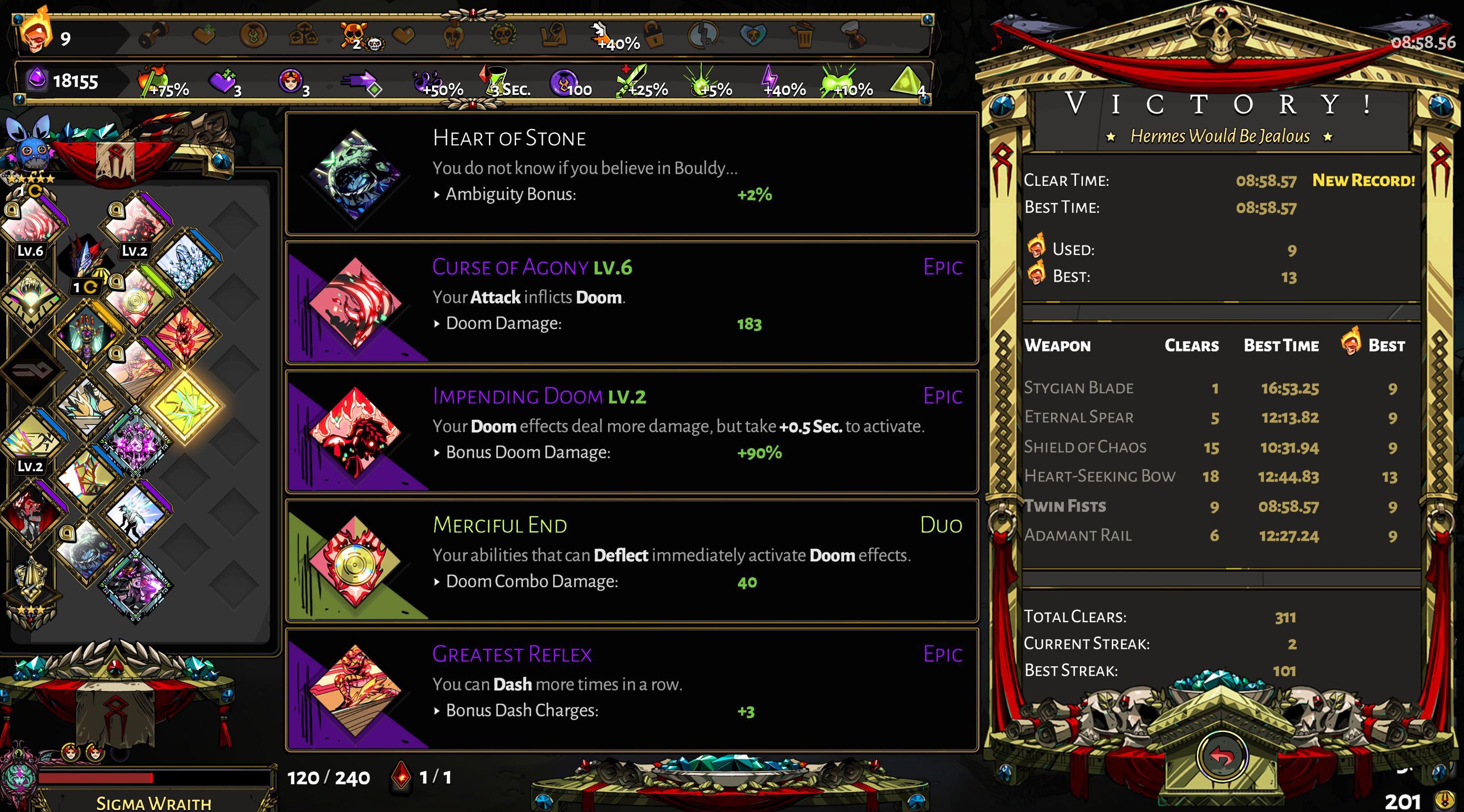Select the Merciful End duo boon
This screenshot has height=812, width=1464.
pyautogui.click(x=631, y=560)
